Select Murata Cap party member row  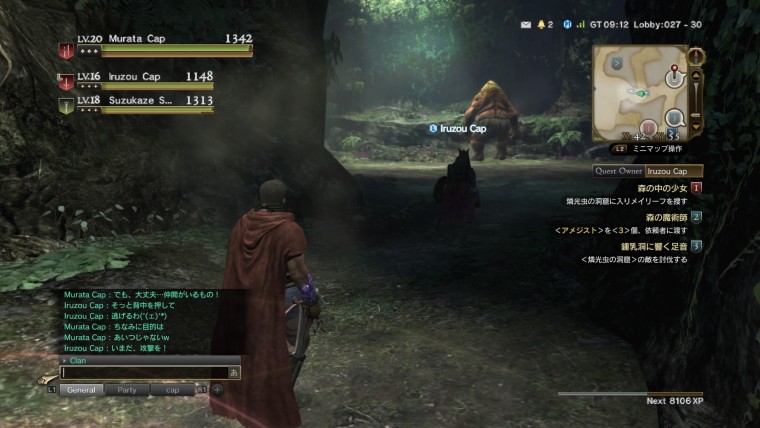[x=155, y=45]
